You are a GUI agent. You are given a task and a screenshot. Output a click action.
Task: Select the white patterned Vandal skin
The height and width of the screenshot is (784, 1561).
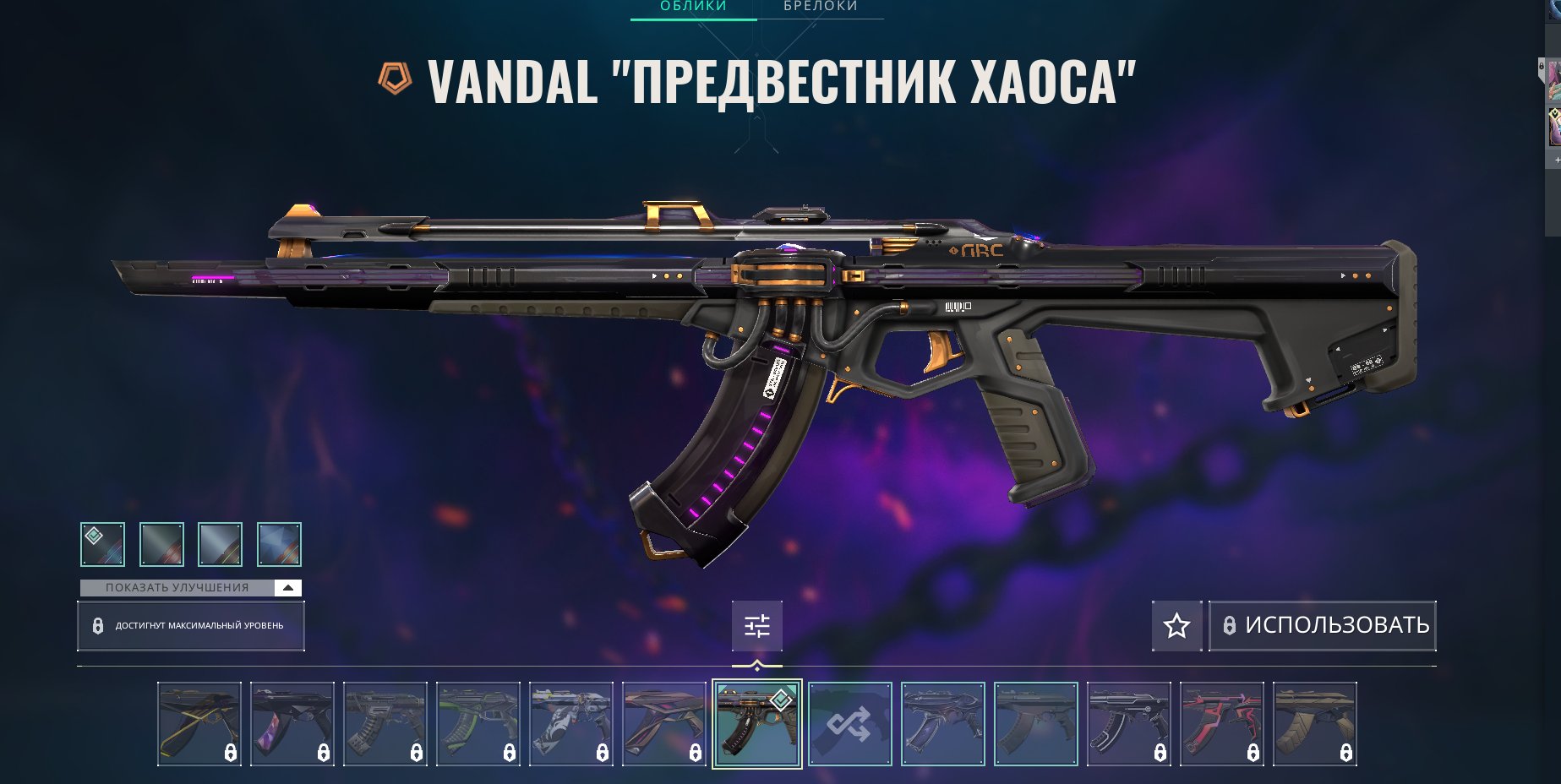[570, 724]
